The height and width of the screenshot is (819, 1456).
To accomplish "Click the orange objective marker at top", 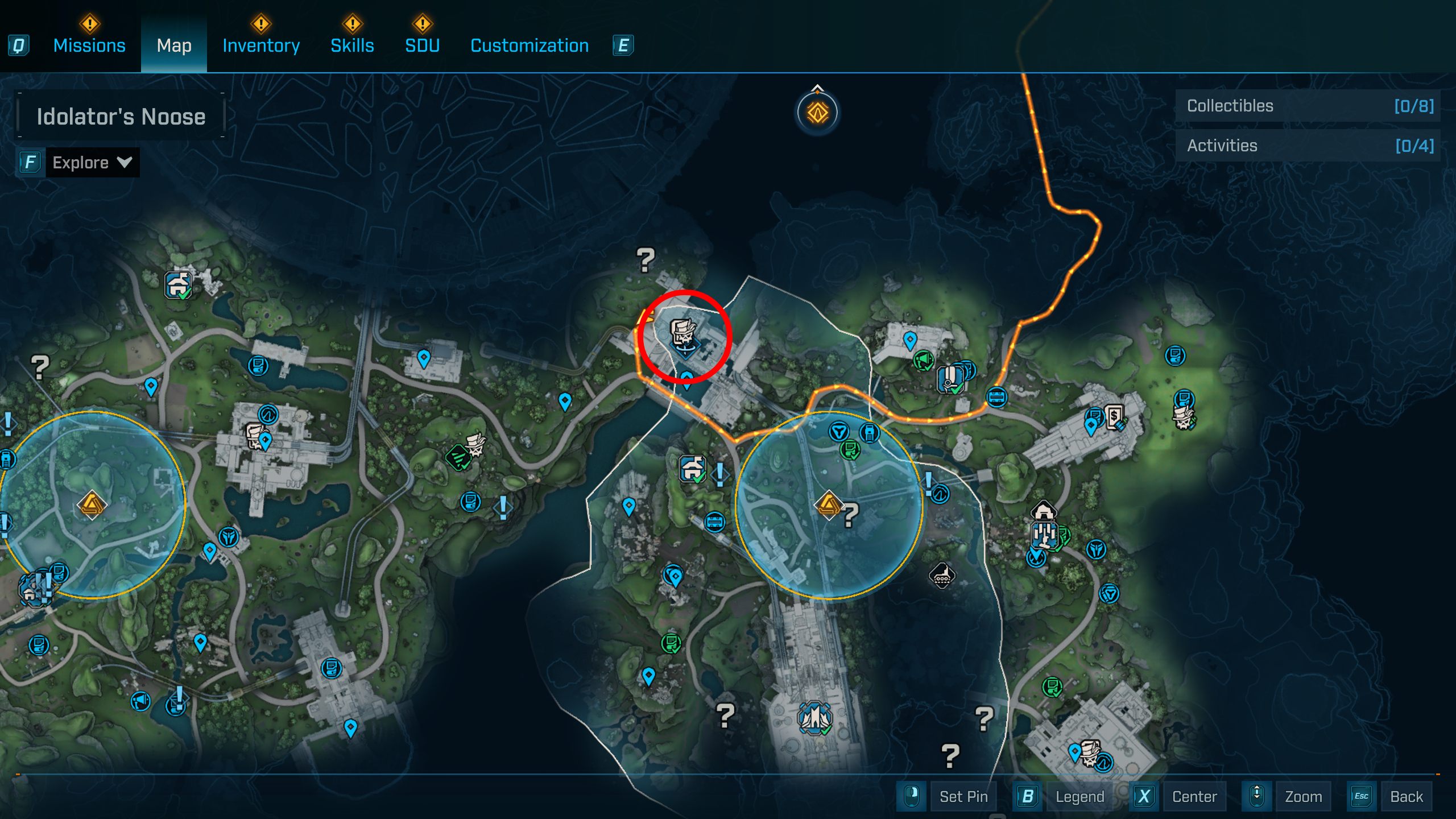I will click(x=817, y=113).
